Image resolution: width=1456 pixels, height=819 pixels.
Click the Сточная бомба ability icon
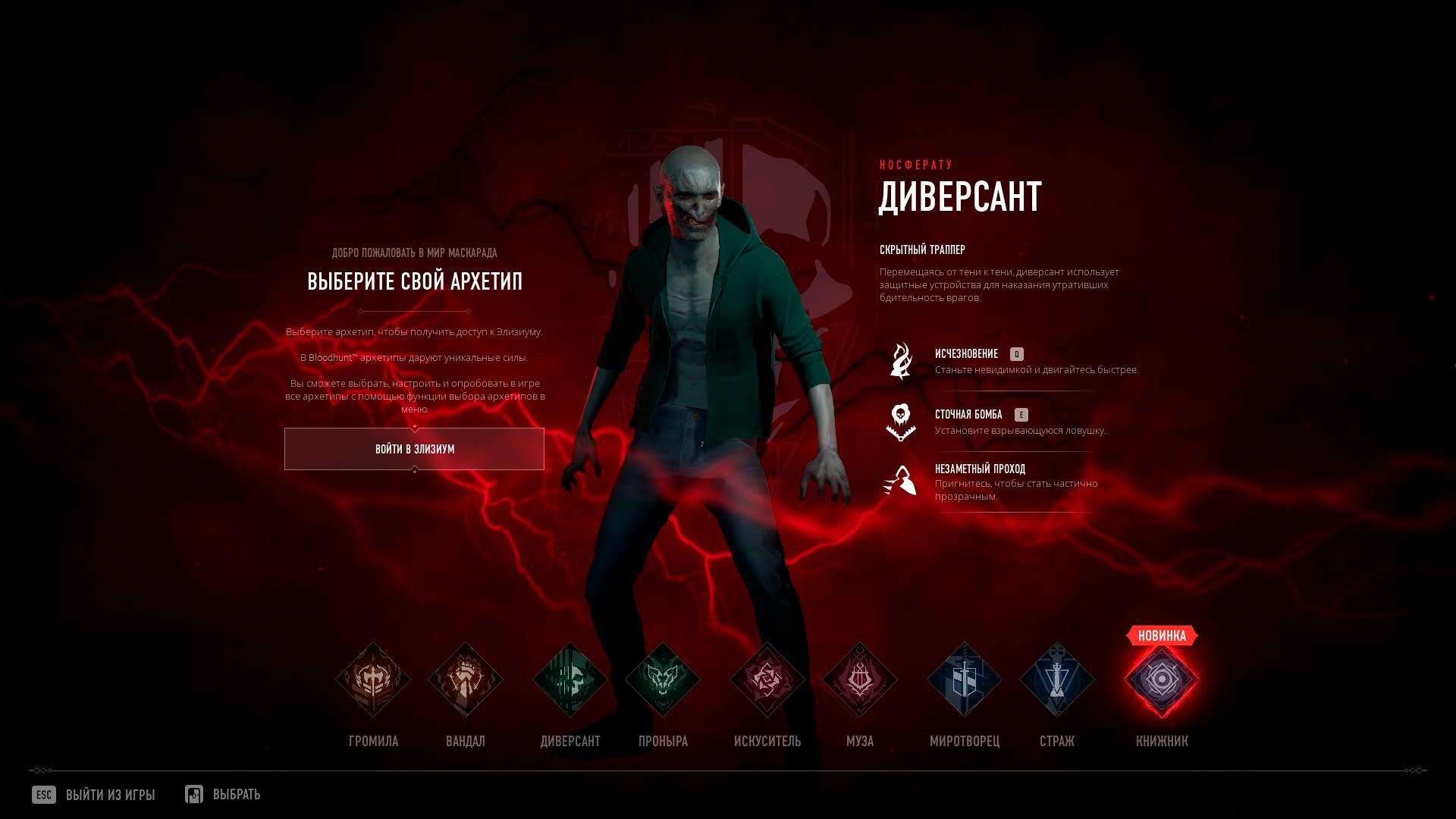point(902,423)
